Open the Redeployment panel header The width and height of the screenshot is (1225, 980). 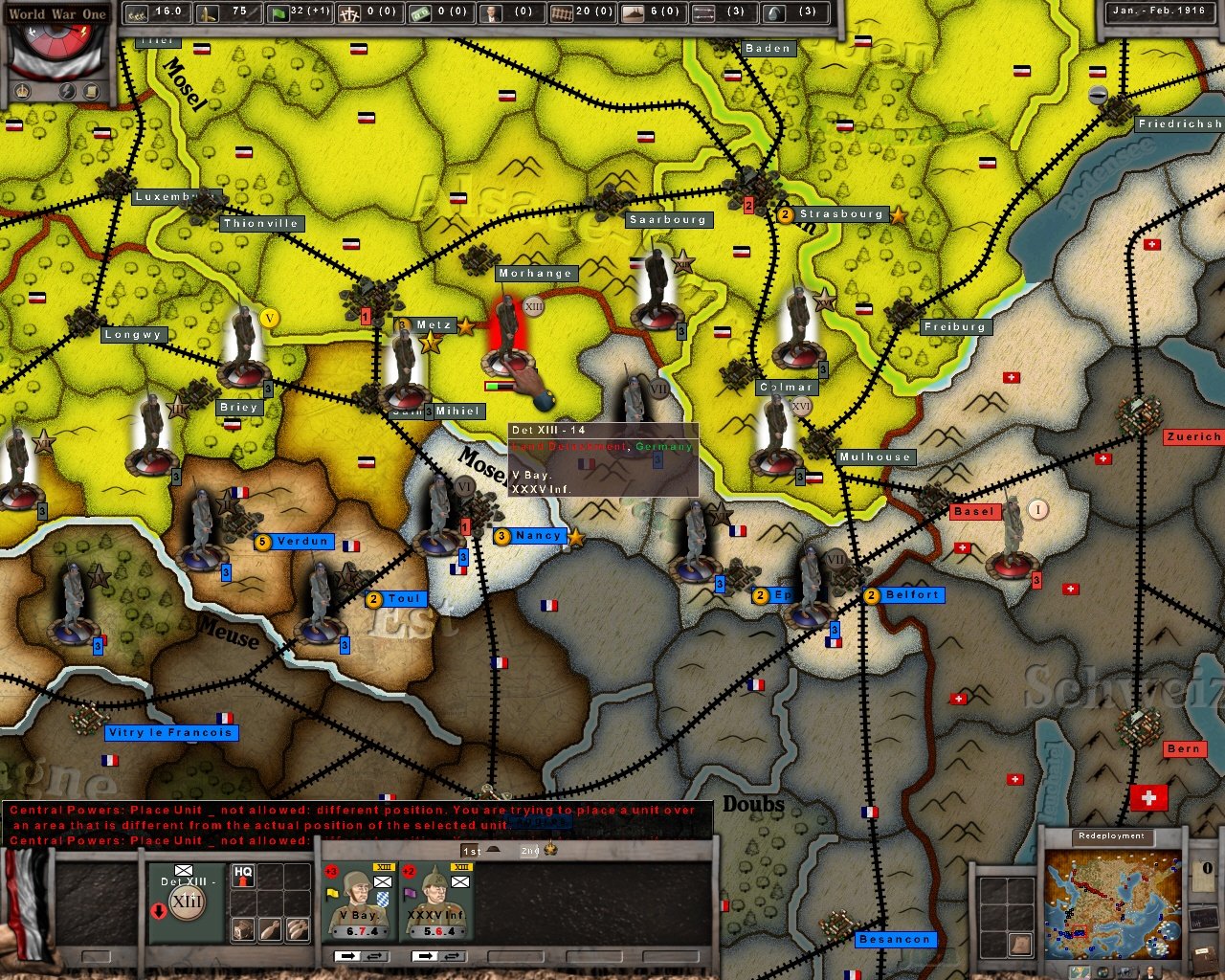pos(1112,835)
